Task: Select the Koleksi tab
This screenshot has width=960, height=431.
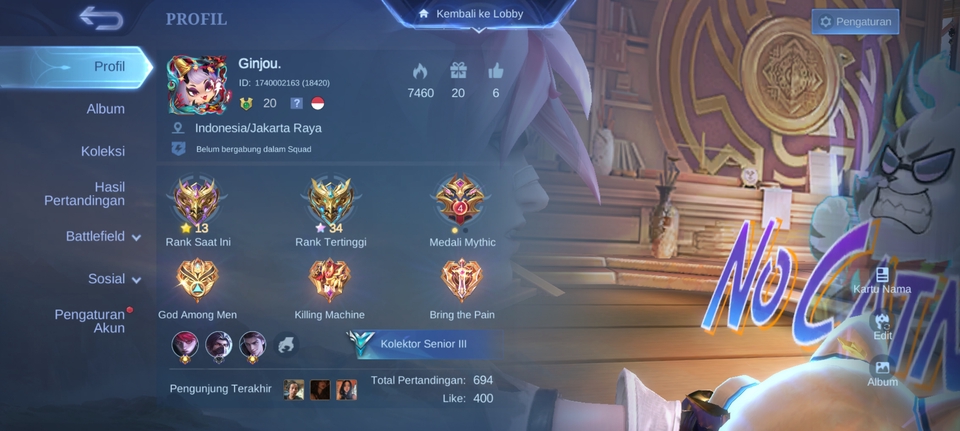Action: [x=103, y=151]
